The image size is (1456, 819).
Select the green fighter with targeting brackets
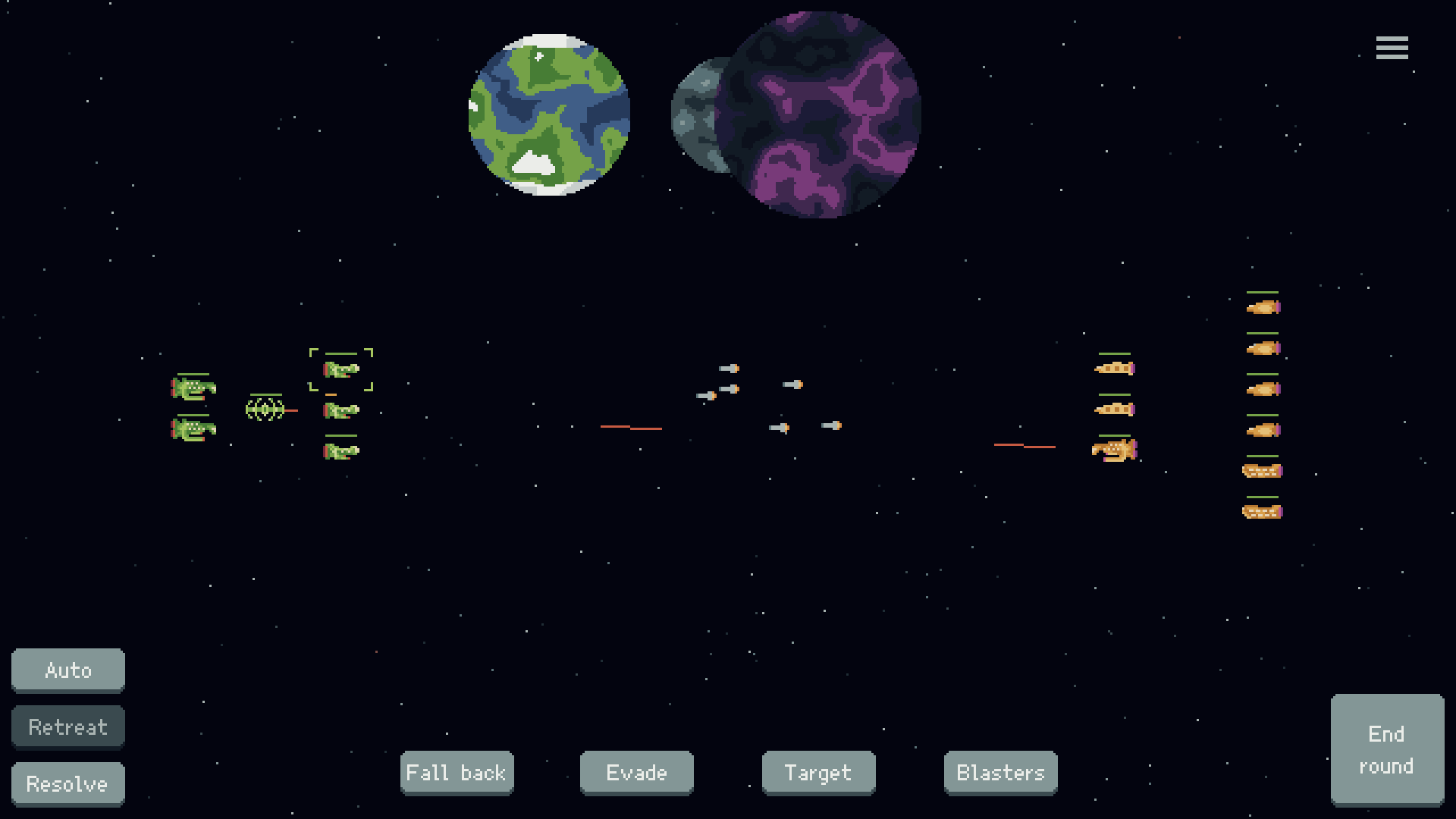click(340, 371)
